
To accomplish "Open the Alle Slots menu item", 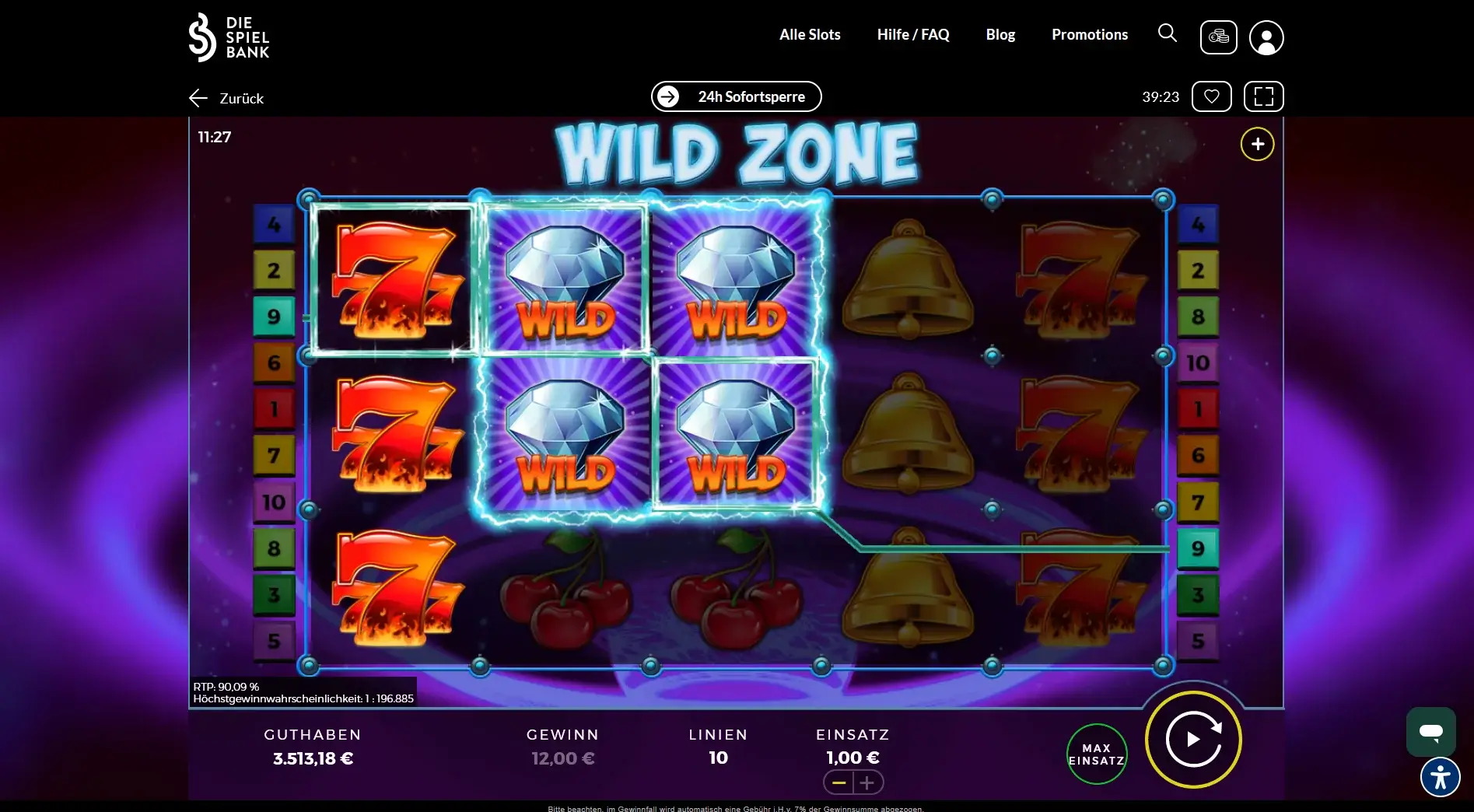I will tap(810, 33).
